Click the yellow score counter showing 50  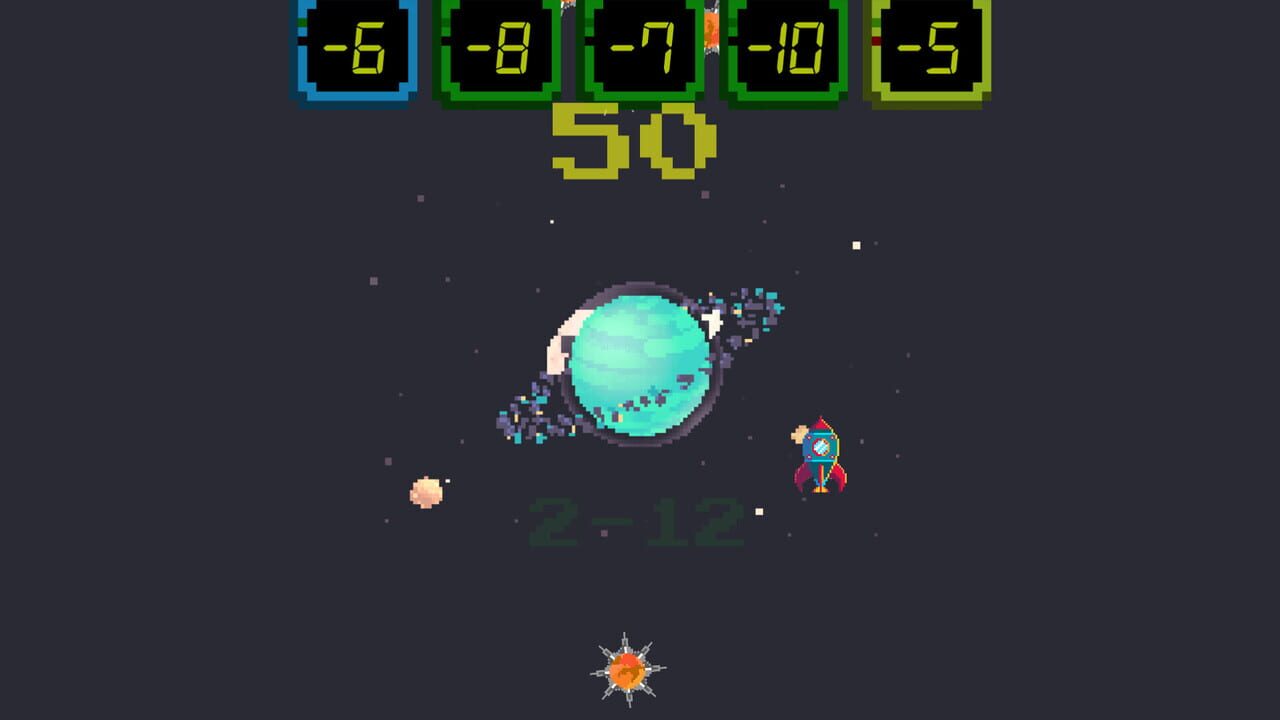pyautogui.click(x=634, y=140)
